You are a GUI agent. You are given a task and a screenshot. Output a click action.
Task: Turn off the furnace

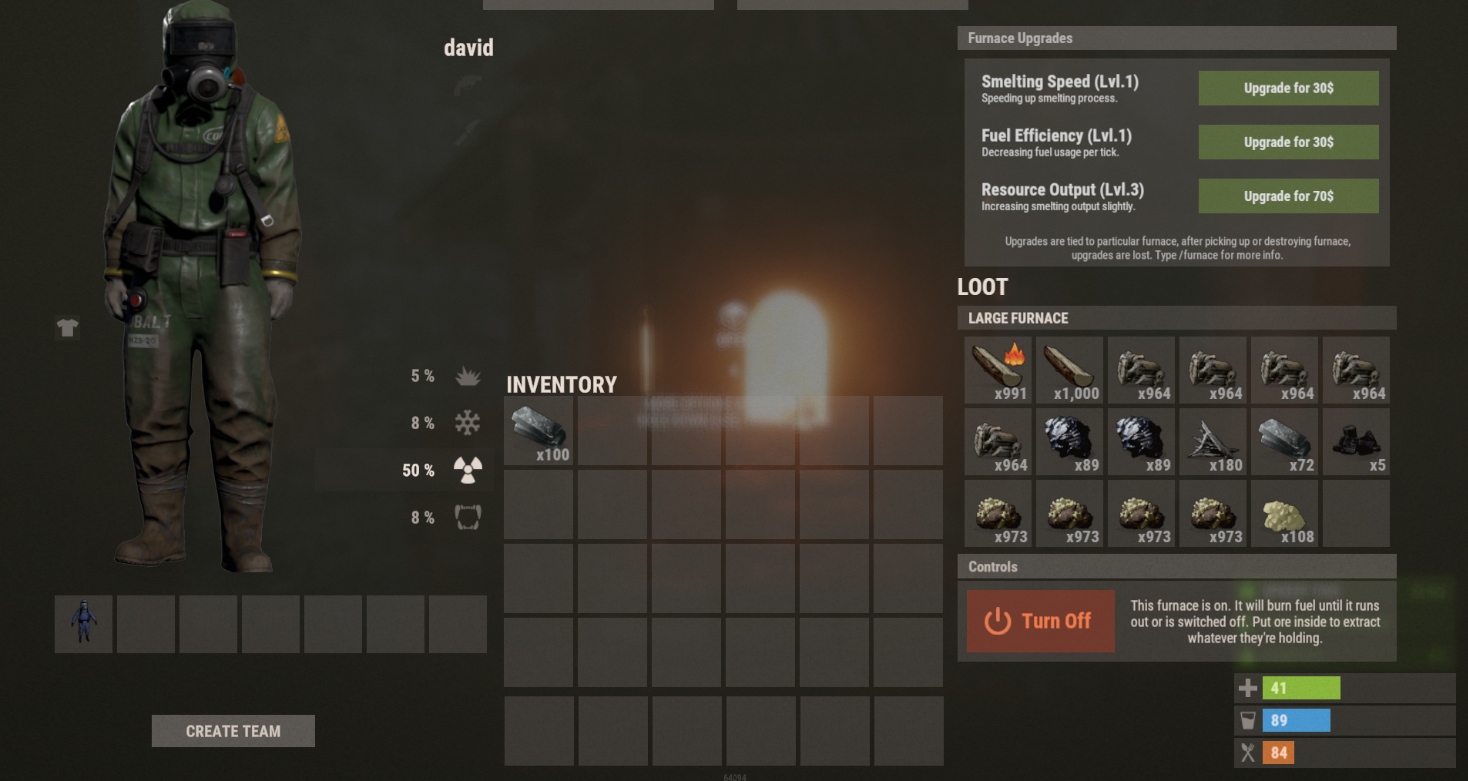coord(1040,621)
